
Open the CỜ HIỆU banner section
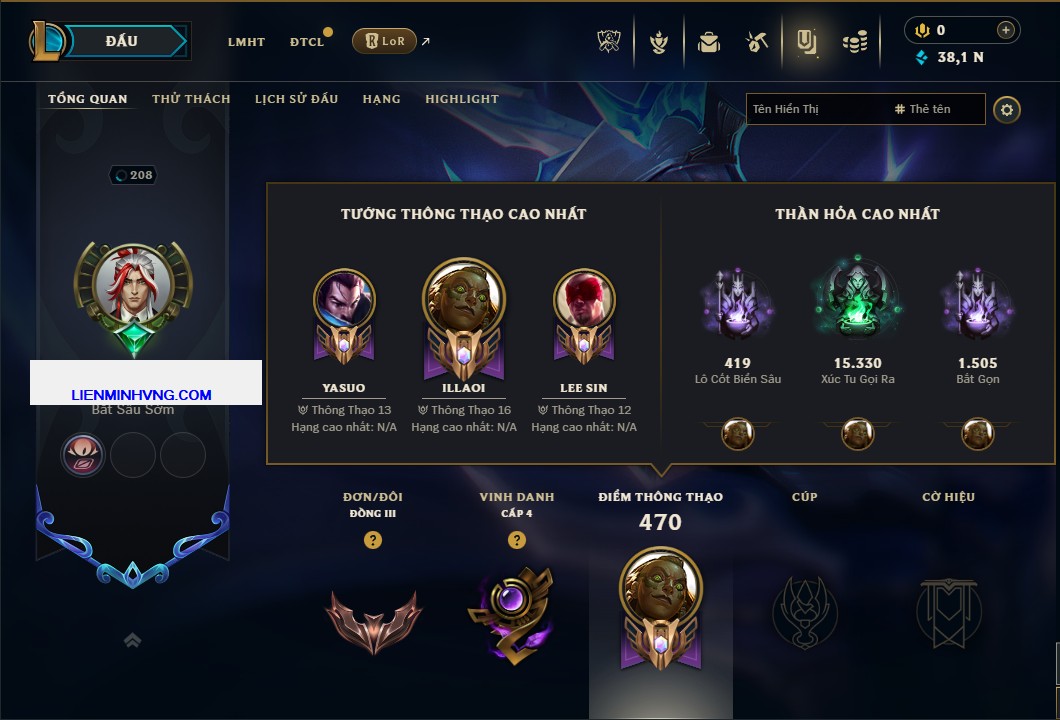948,609
